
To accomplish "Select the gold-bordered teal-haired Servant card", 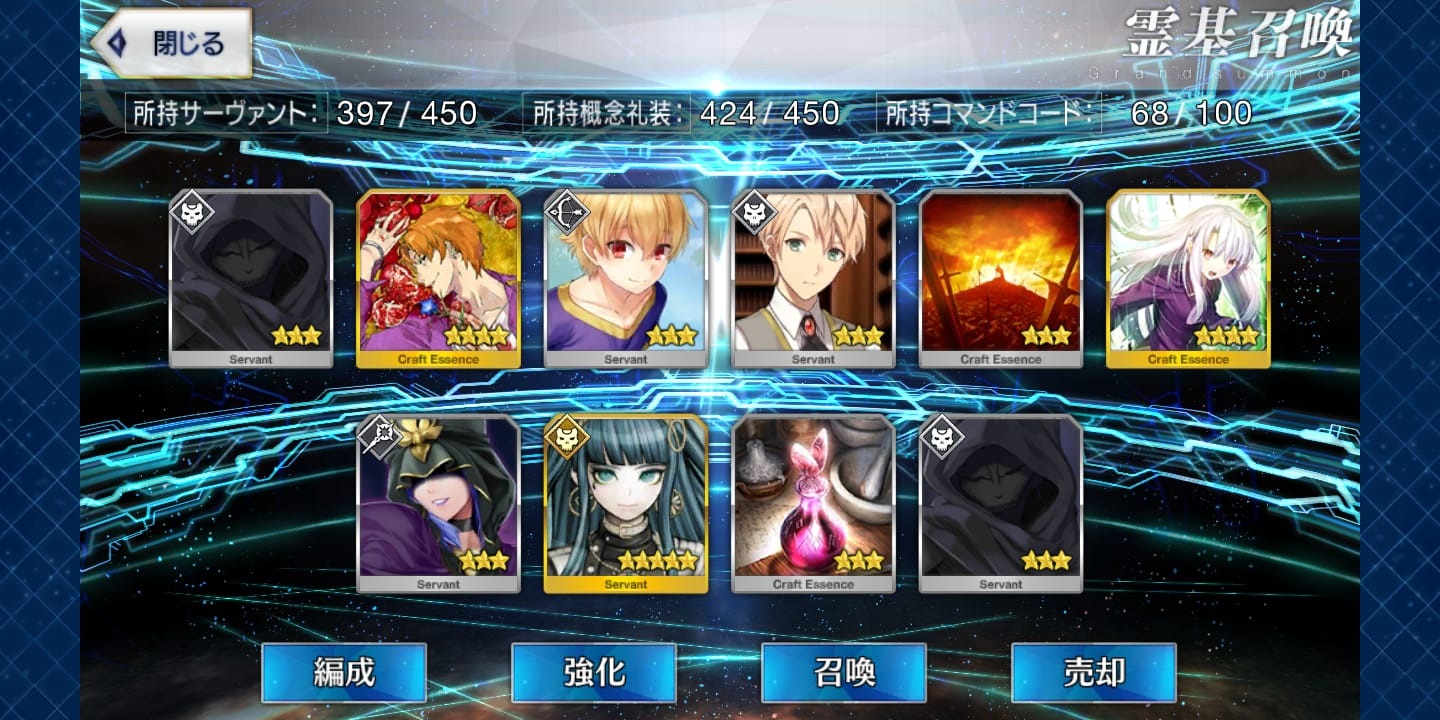I will (x=625, y=505).
